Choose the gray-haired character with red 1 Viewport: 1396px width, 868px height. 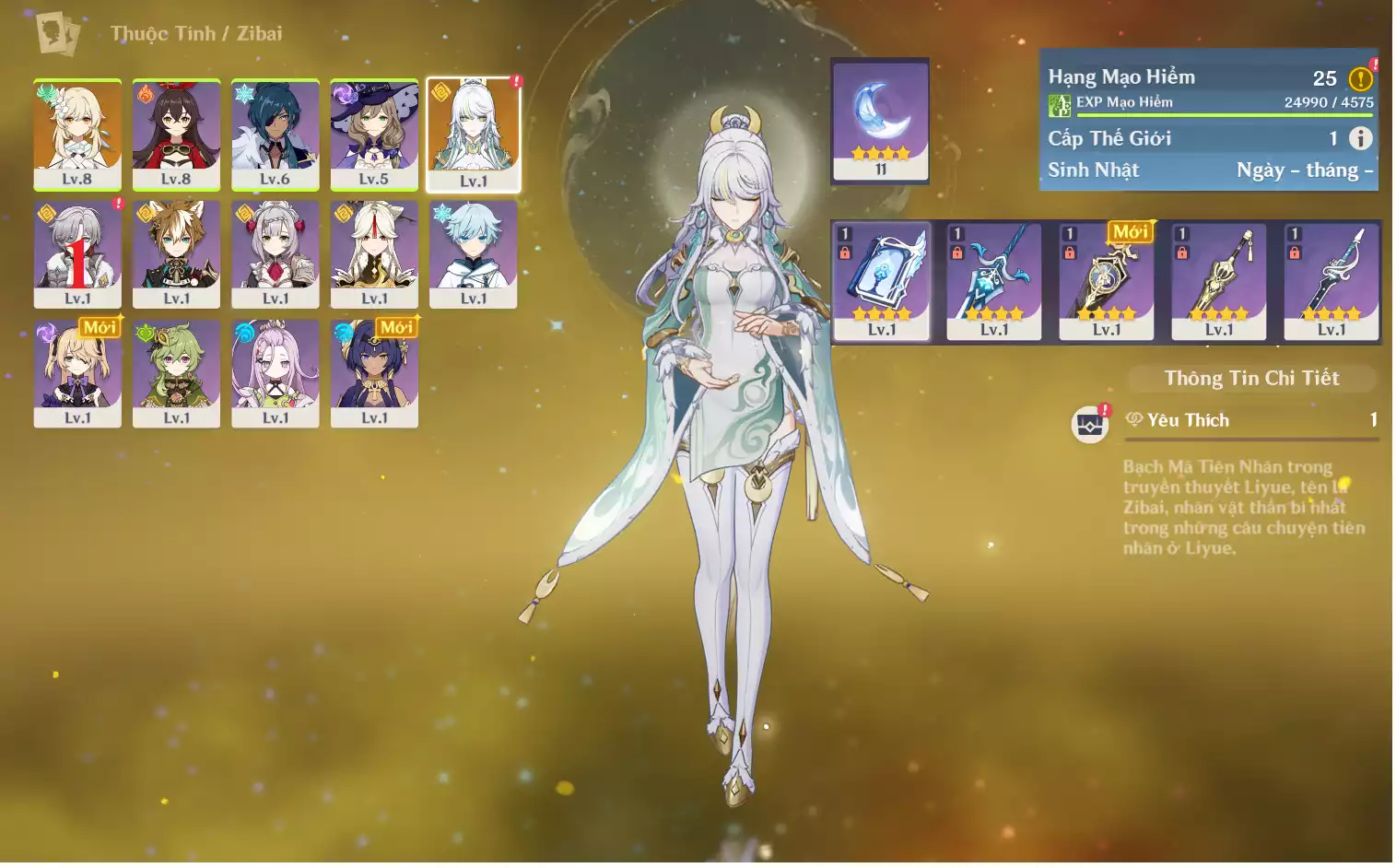(77, 253)
